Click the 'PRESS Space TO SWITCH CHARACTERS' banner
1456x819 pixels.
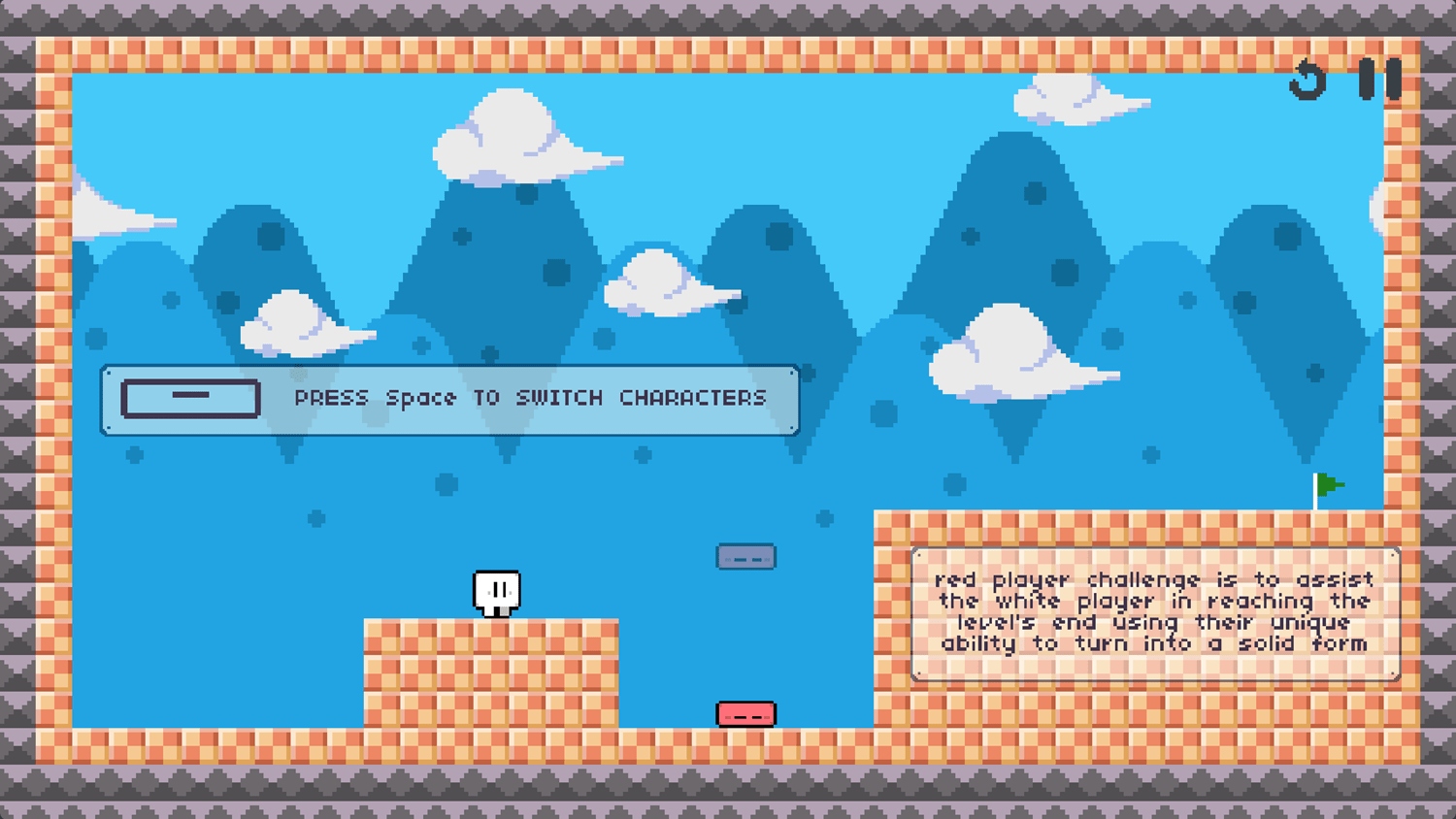tap(449, 400)
